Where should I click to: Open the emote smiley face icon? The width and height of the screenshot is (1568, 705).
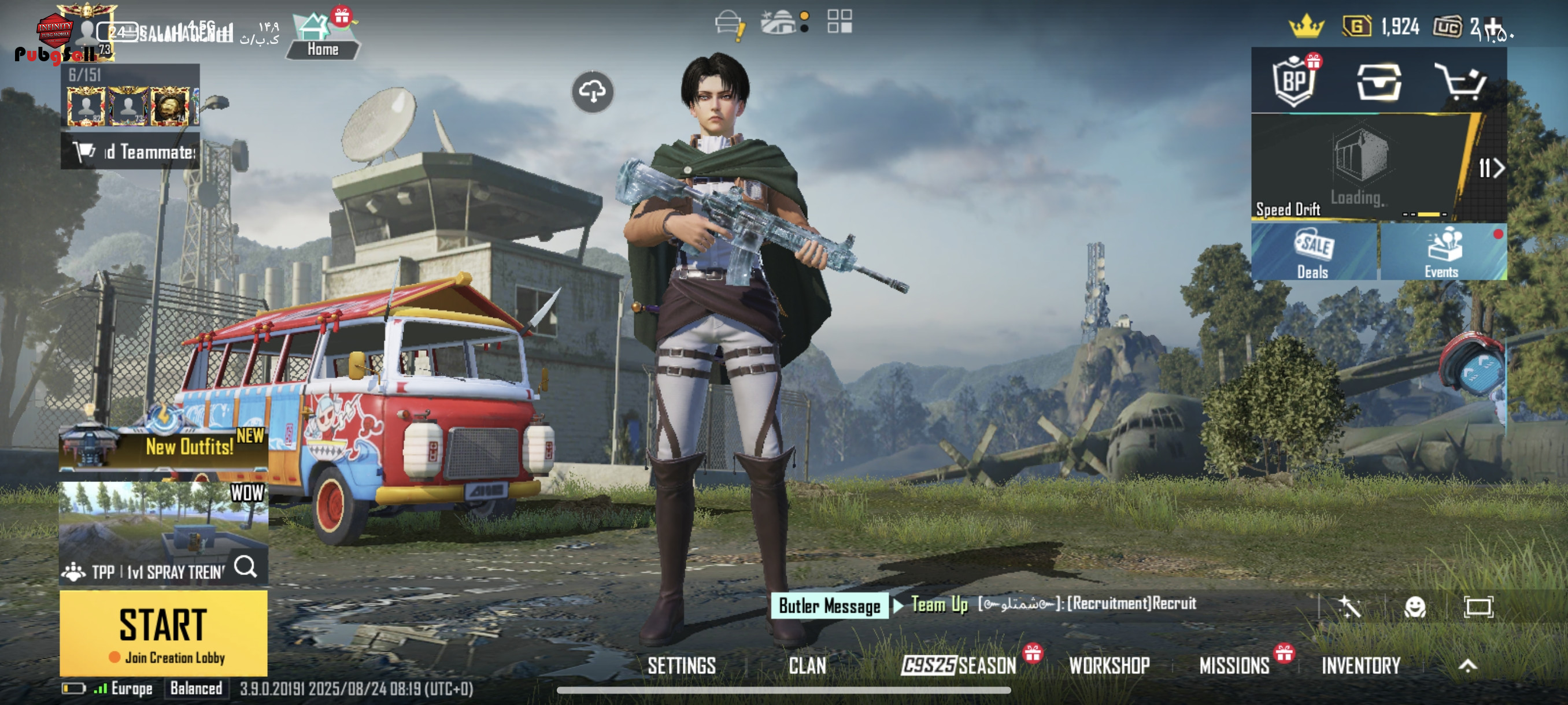(x=1415, y=606)
